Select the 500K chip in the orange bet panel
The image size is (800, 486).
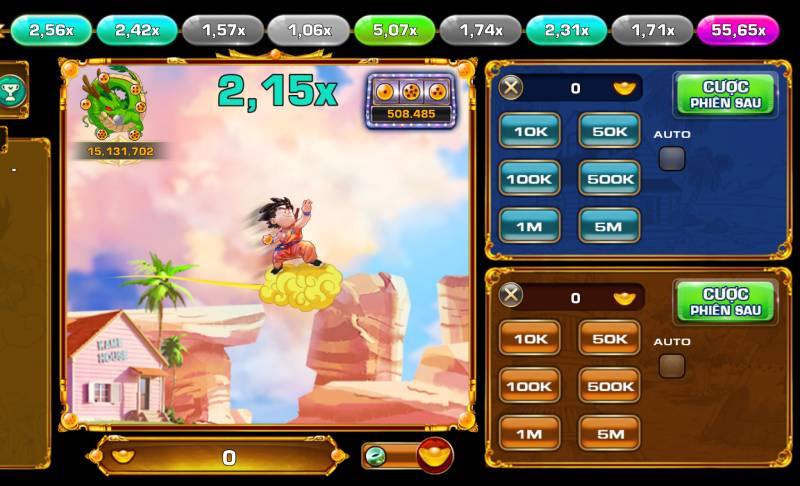609,386
